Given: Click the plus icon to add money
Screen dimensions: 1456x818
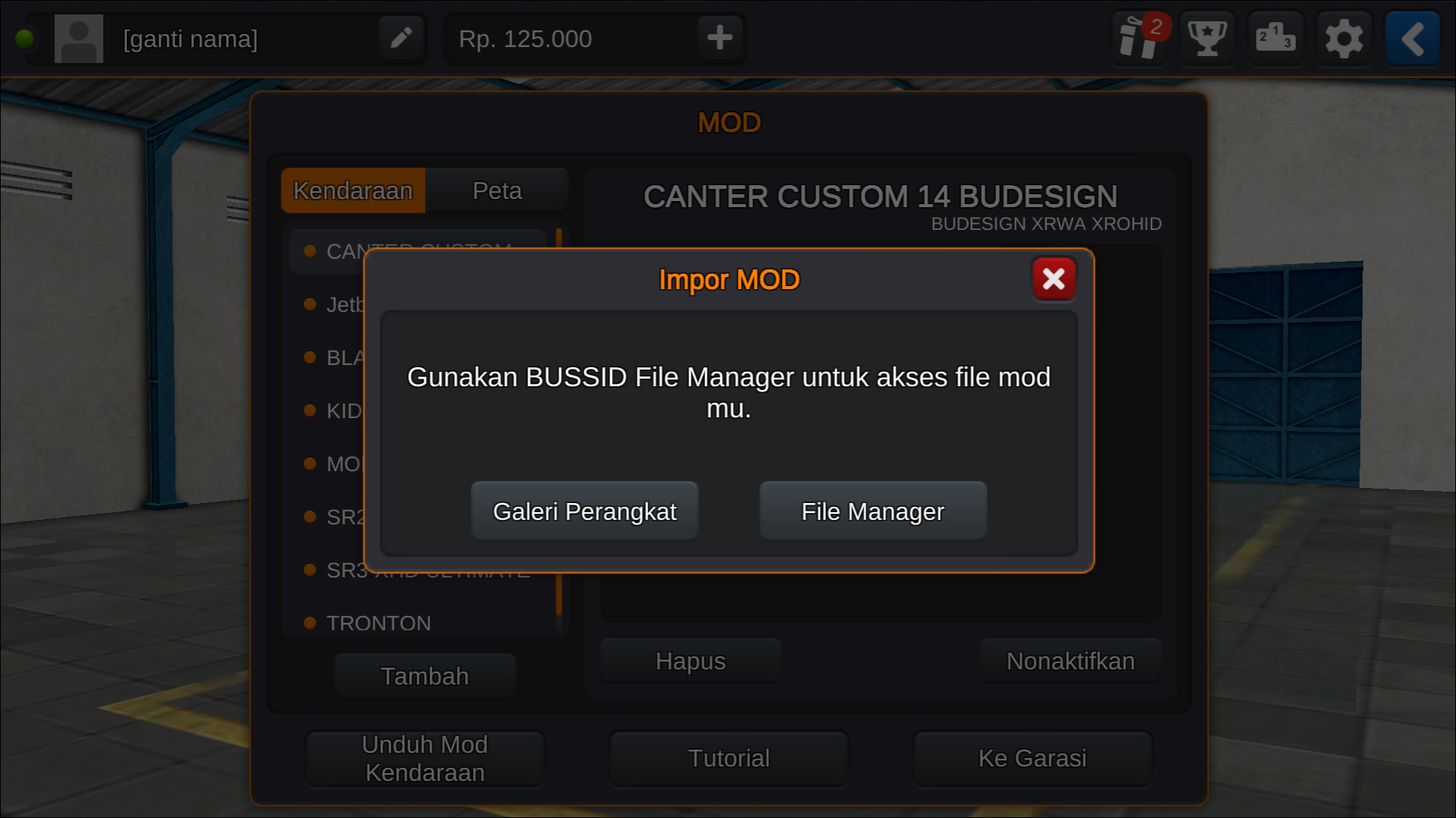Looking at the screenshot, I should 718,37.
